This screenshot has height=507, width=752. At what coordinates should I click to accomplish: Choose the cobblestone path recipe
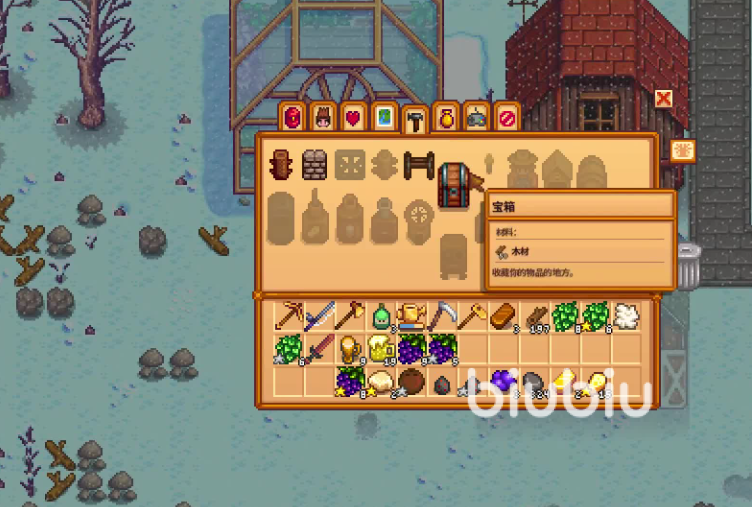coord(315,165)
